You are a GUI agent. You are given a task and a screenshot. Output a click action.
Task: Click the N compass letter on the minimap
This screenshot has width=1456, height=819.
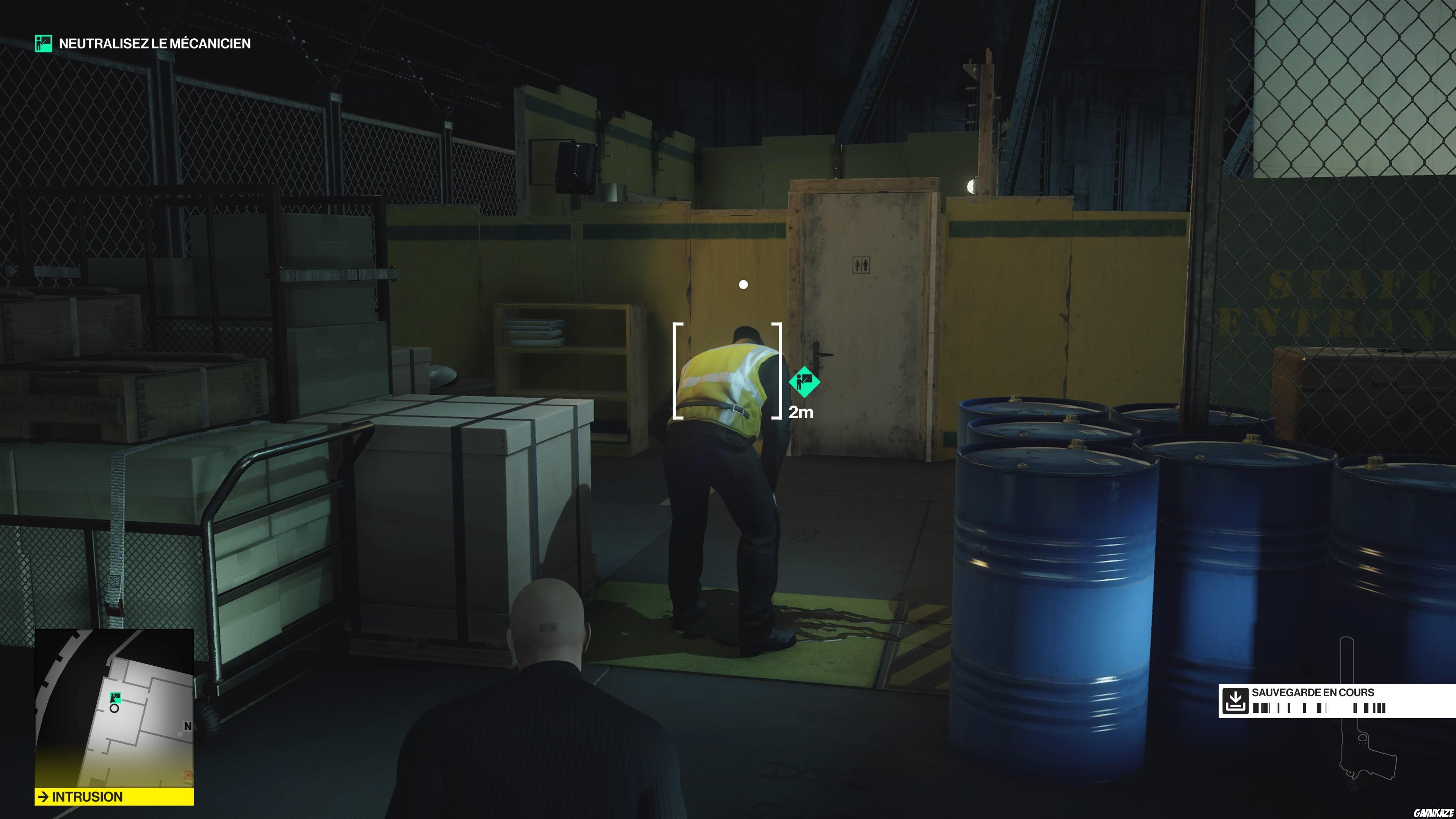click(x=188, y=726)
